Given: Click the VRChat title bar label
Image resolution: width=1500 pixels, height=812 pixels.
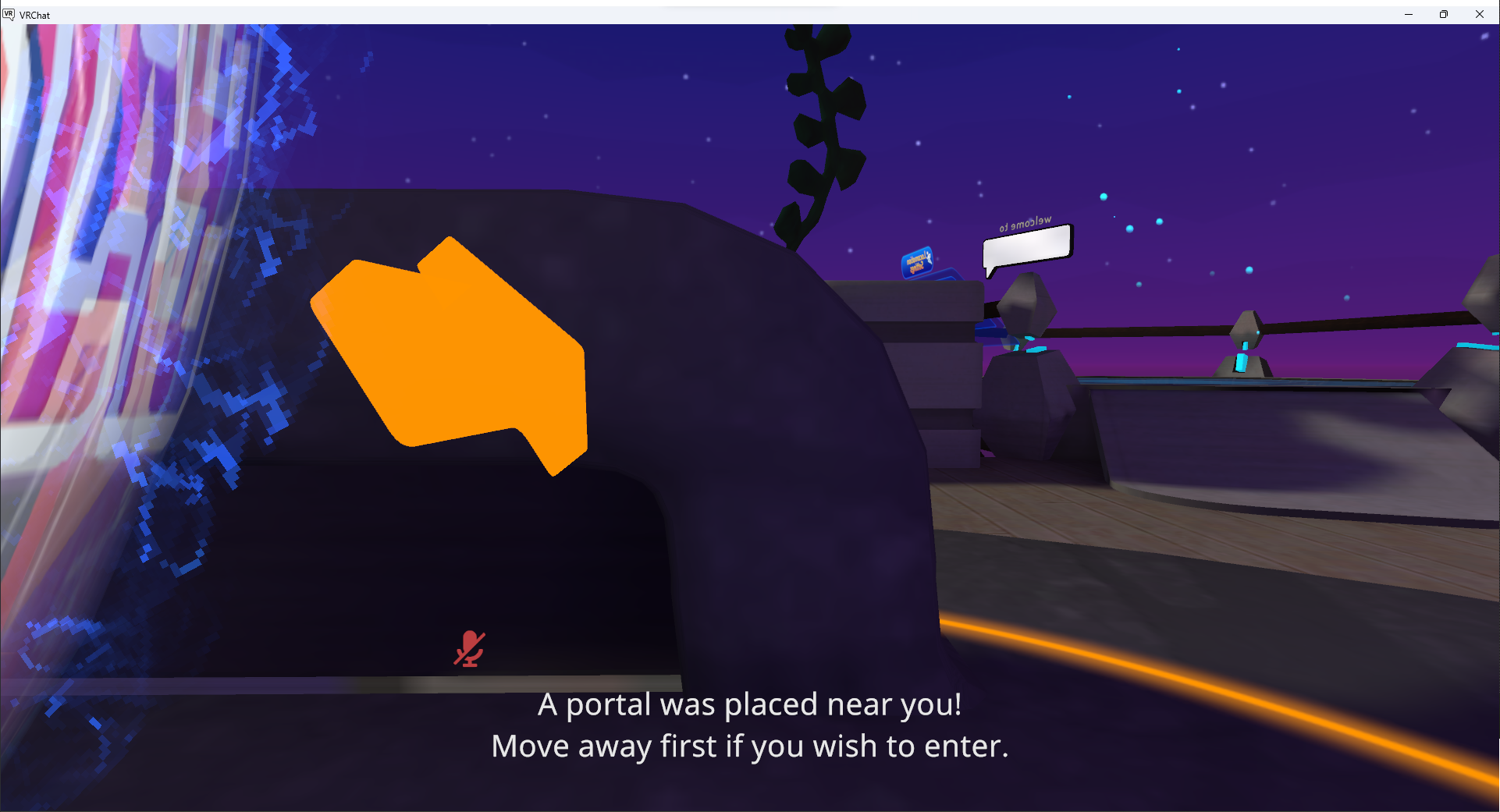Looking at the screenshot, I should (35, 14).
